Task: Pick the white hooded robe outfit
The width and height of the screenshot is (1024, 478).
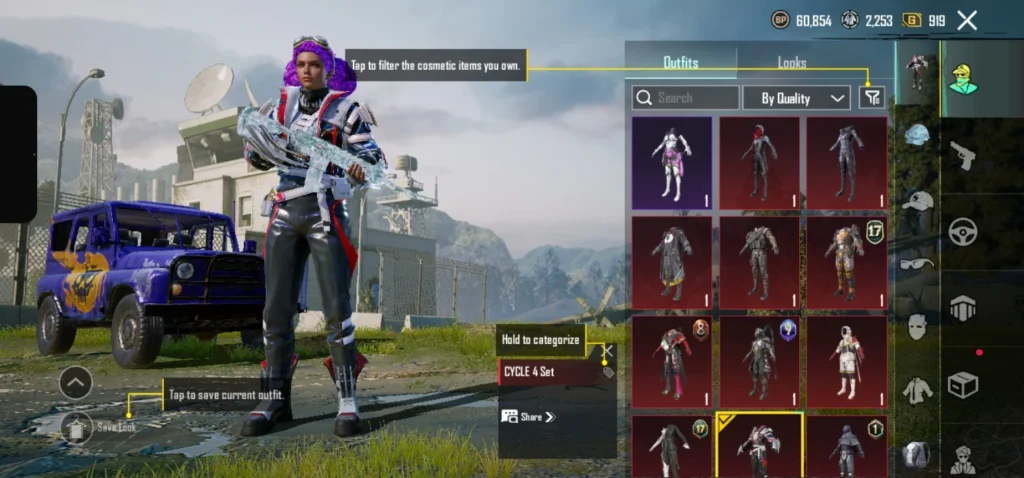Action: [847, 361]
